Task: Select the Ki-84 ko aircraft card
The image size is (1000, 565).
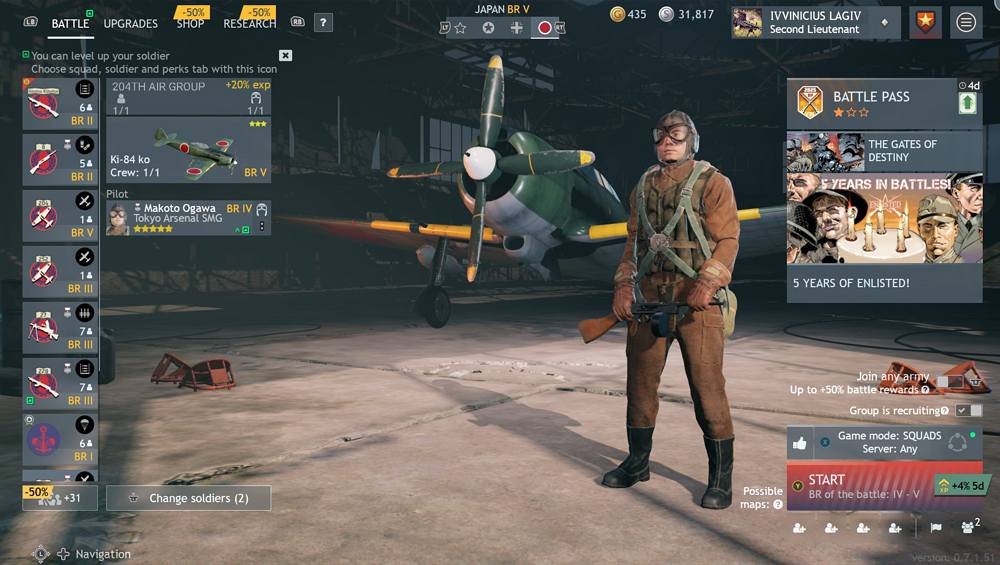Action: click(188, 149)
